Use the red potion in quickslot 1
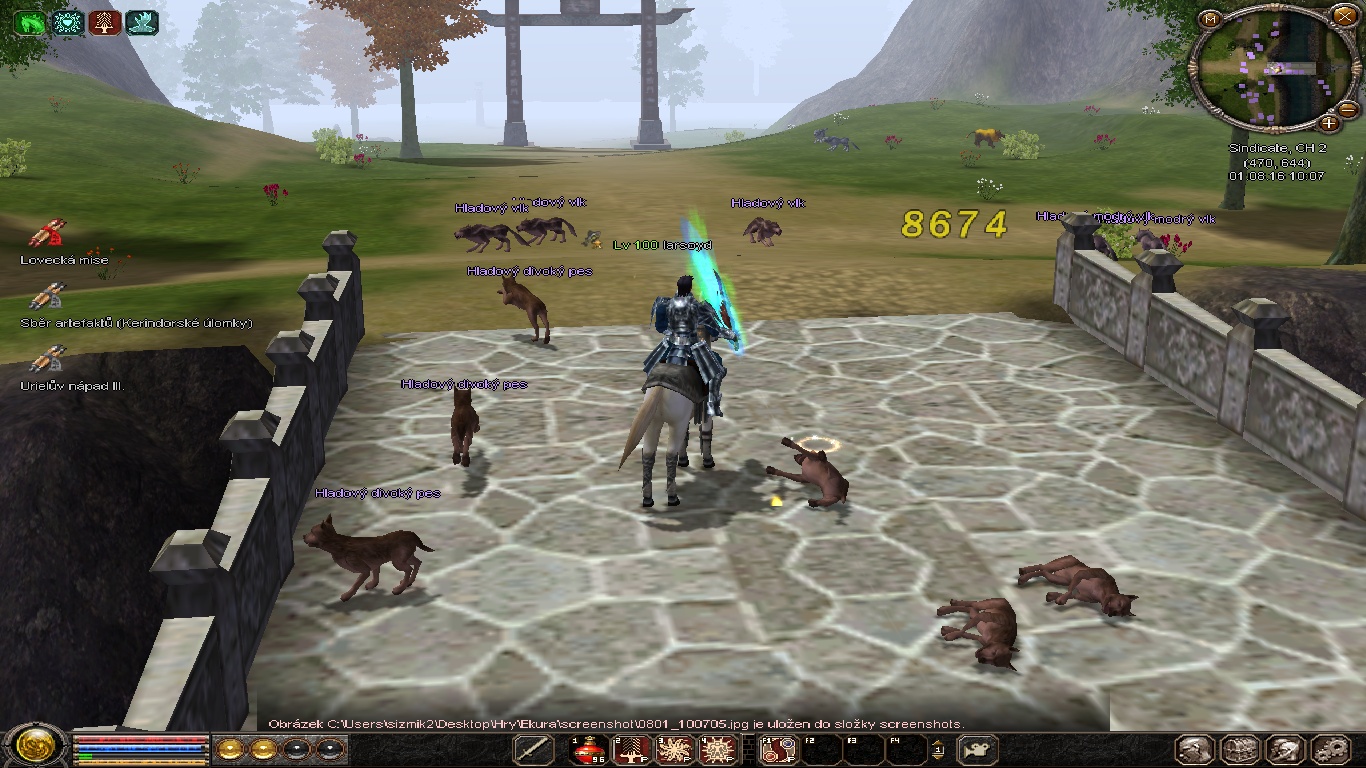This screenshot has width=1366, height=768. pos(590,749)
